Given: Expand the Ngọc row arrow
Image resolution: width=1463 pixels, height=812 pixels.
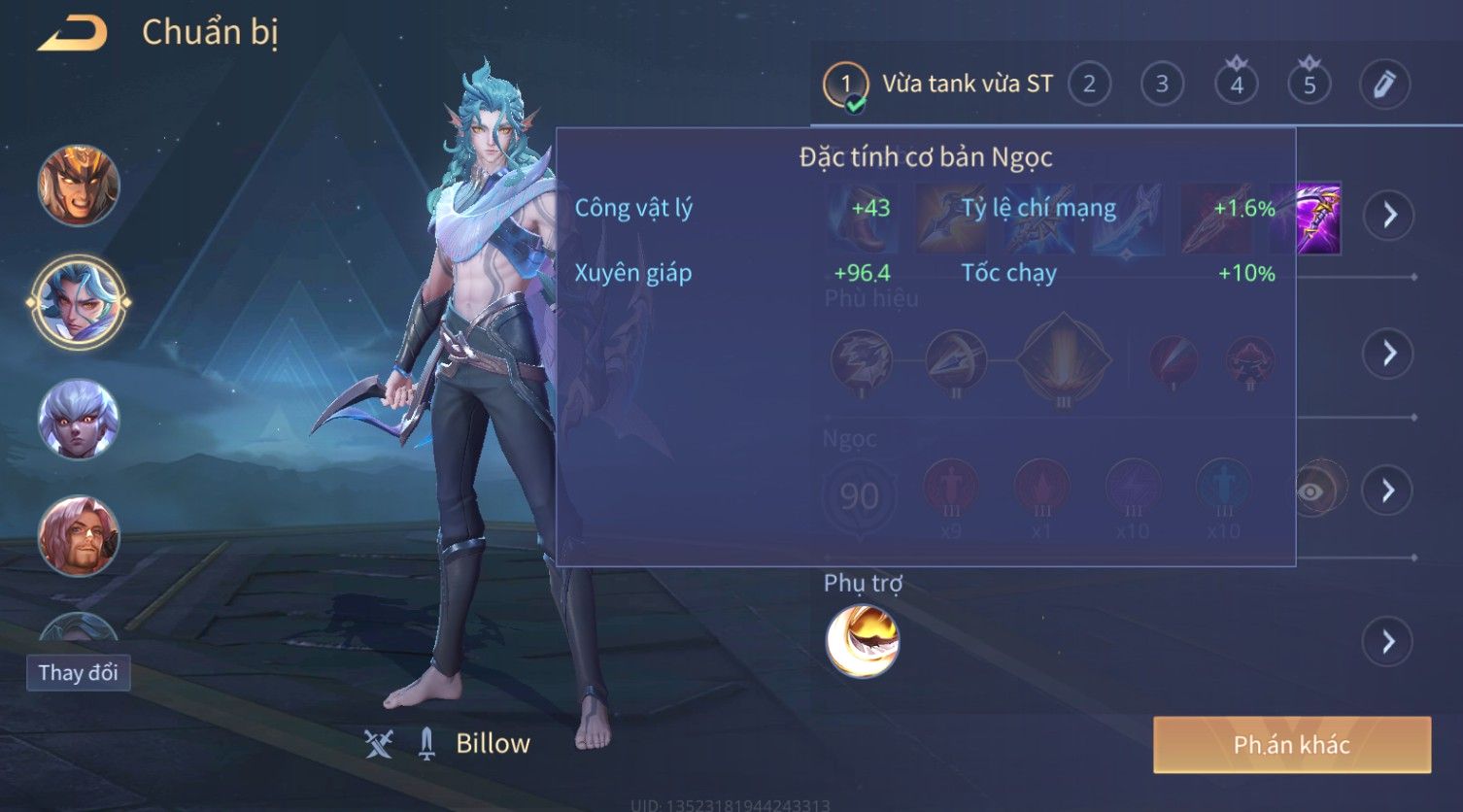Looking at the screenshot, I should [1388, 491].
